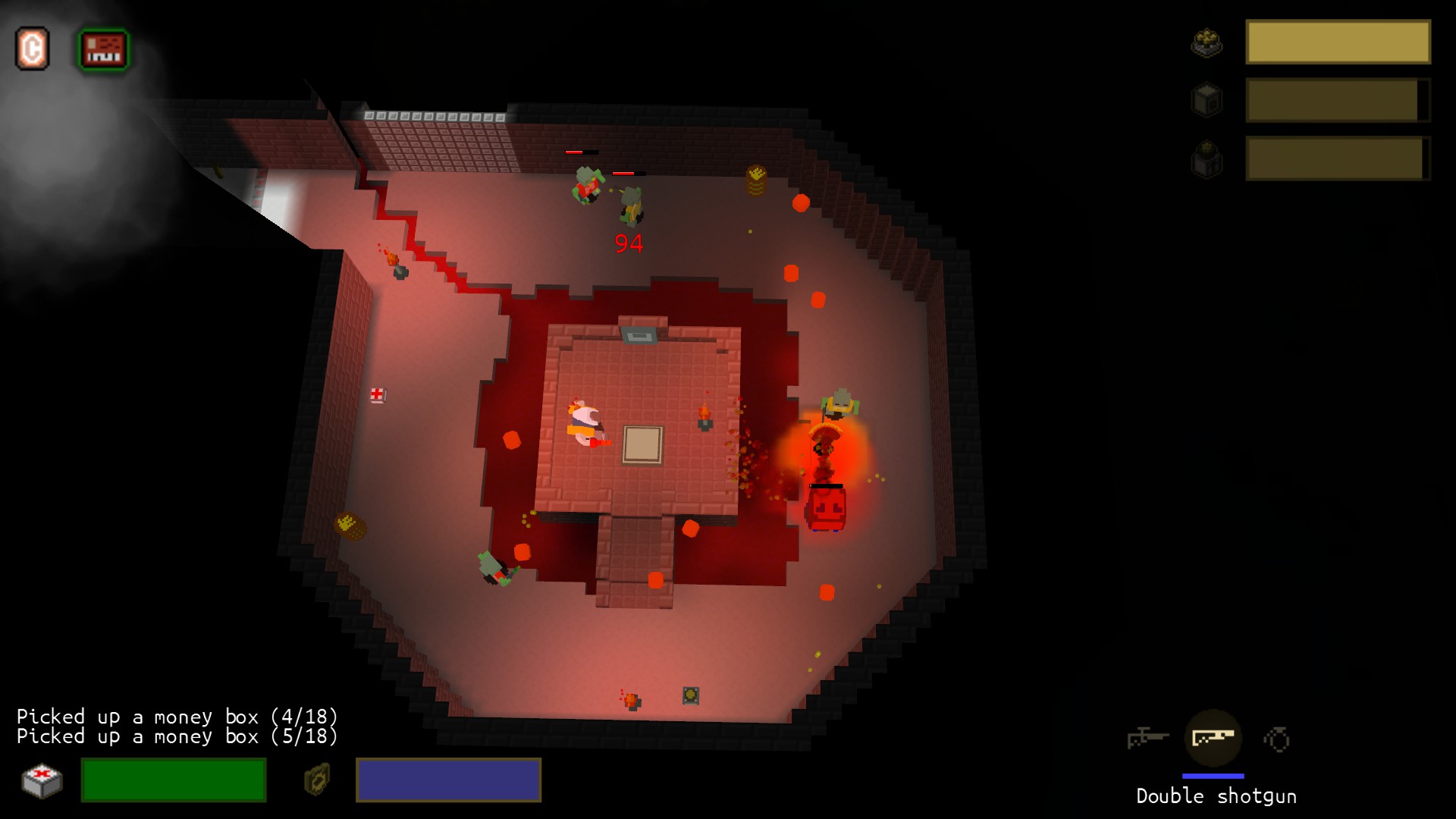Click the blue energy bar at the bottom
The width and height of the screenshot is (1456, 819).
point(448,780)
